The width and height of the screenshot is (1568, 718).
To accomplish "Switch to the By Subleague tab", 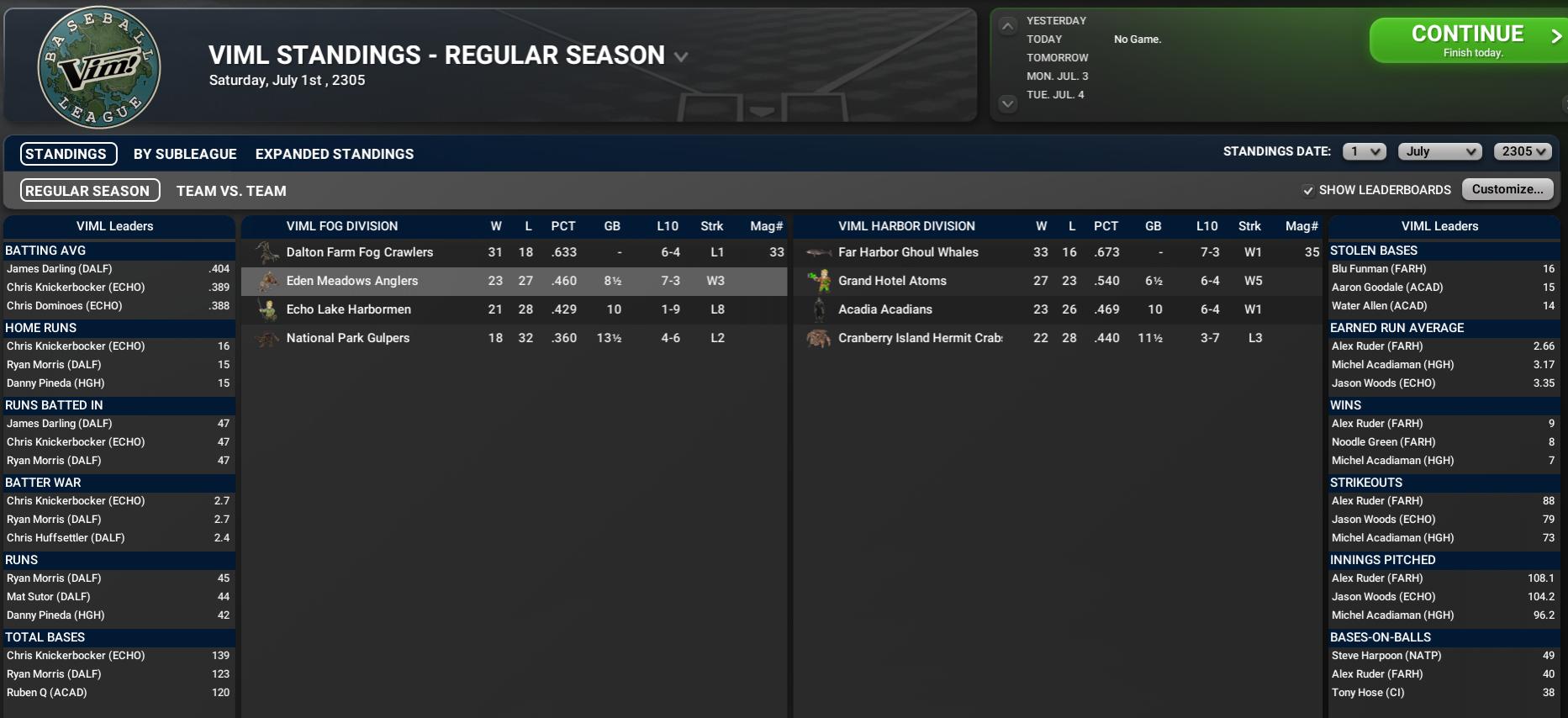I will pyautogui.click(x=185, y=154).
